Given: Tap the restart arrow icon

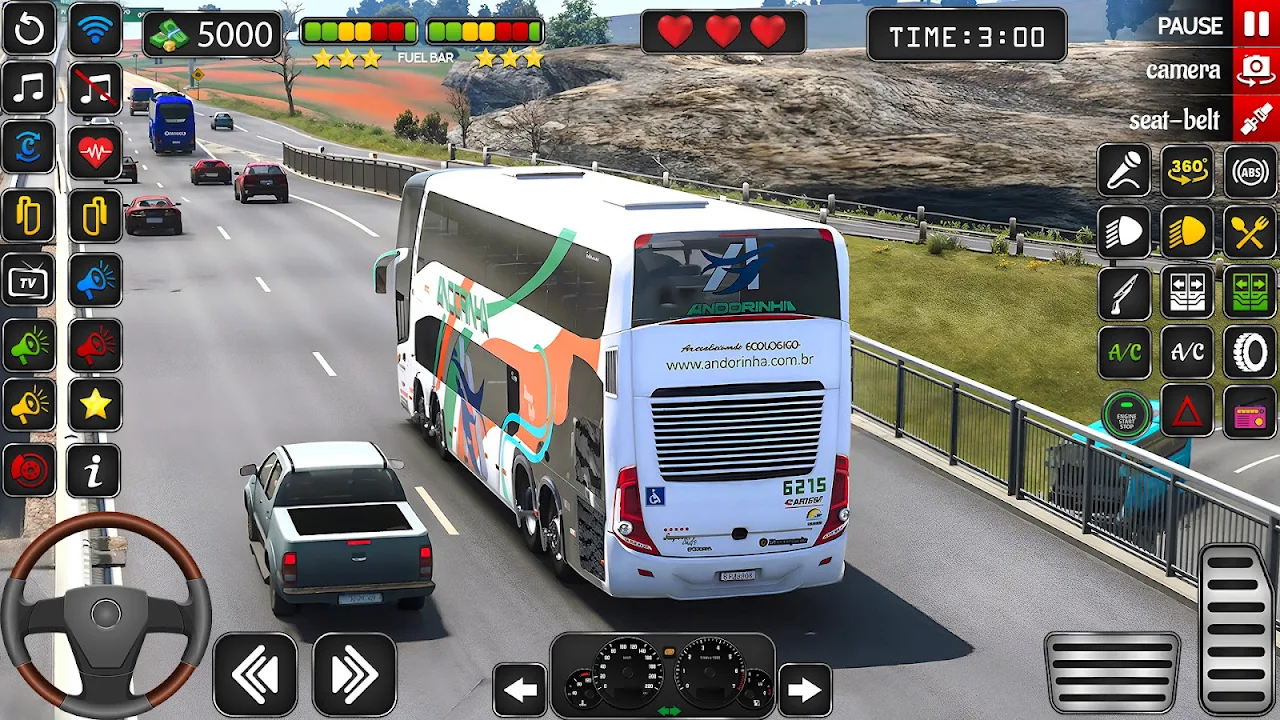Looking at the screenshot, I should tap(29, 29).
